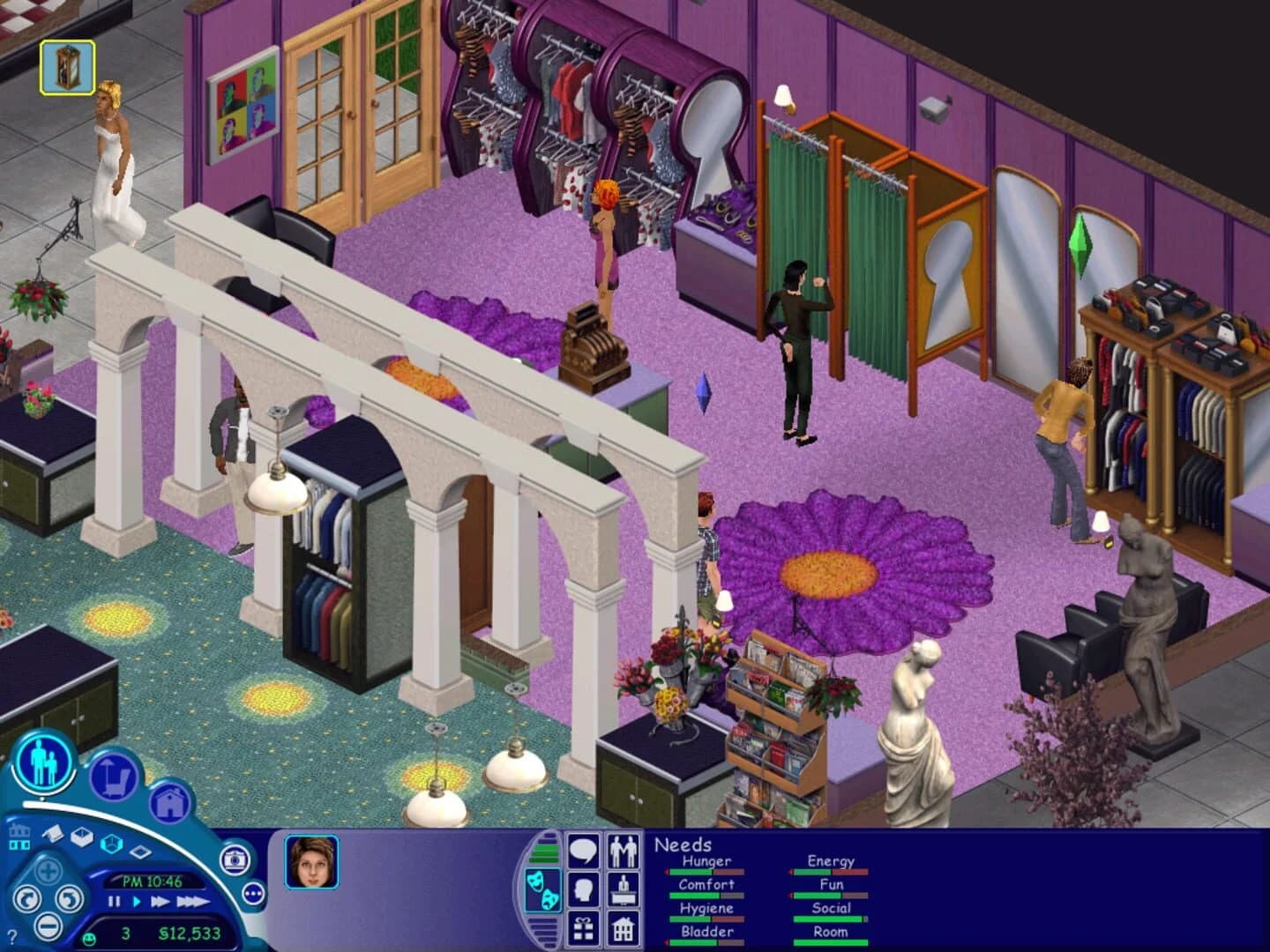Image resolution: width=1270 pixels, height=952 pixels.
Task: Go to the neighborhood screen
Action: click(x=19, y=837)
